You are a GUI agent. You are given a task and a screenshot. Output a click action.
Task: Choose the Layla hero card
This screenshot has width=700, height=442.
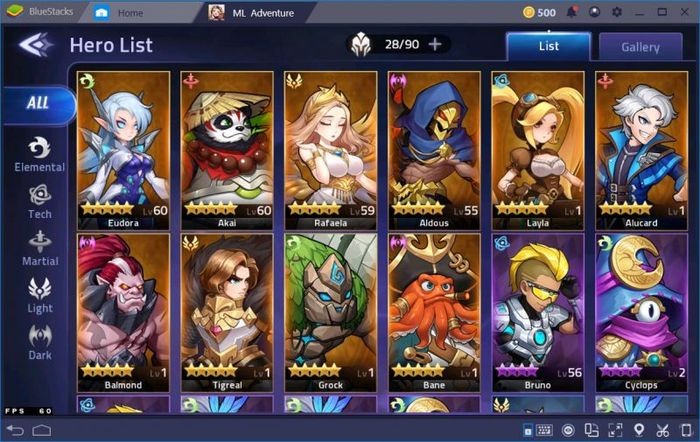pos(538,149)
